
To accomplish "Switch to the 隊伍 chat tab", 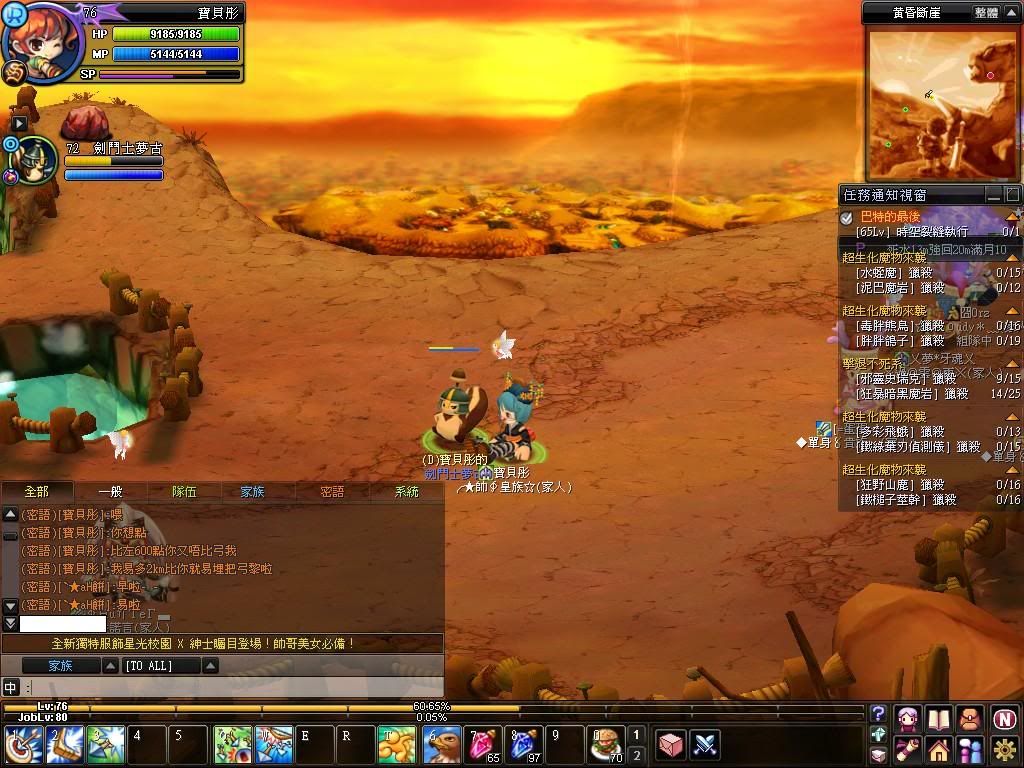I will (x=184, y=491).
